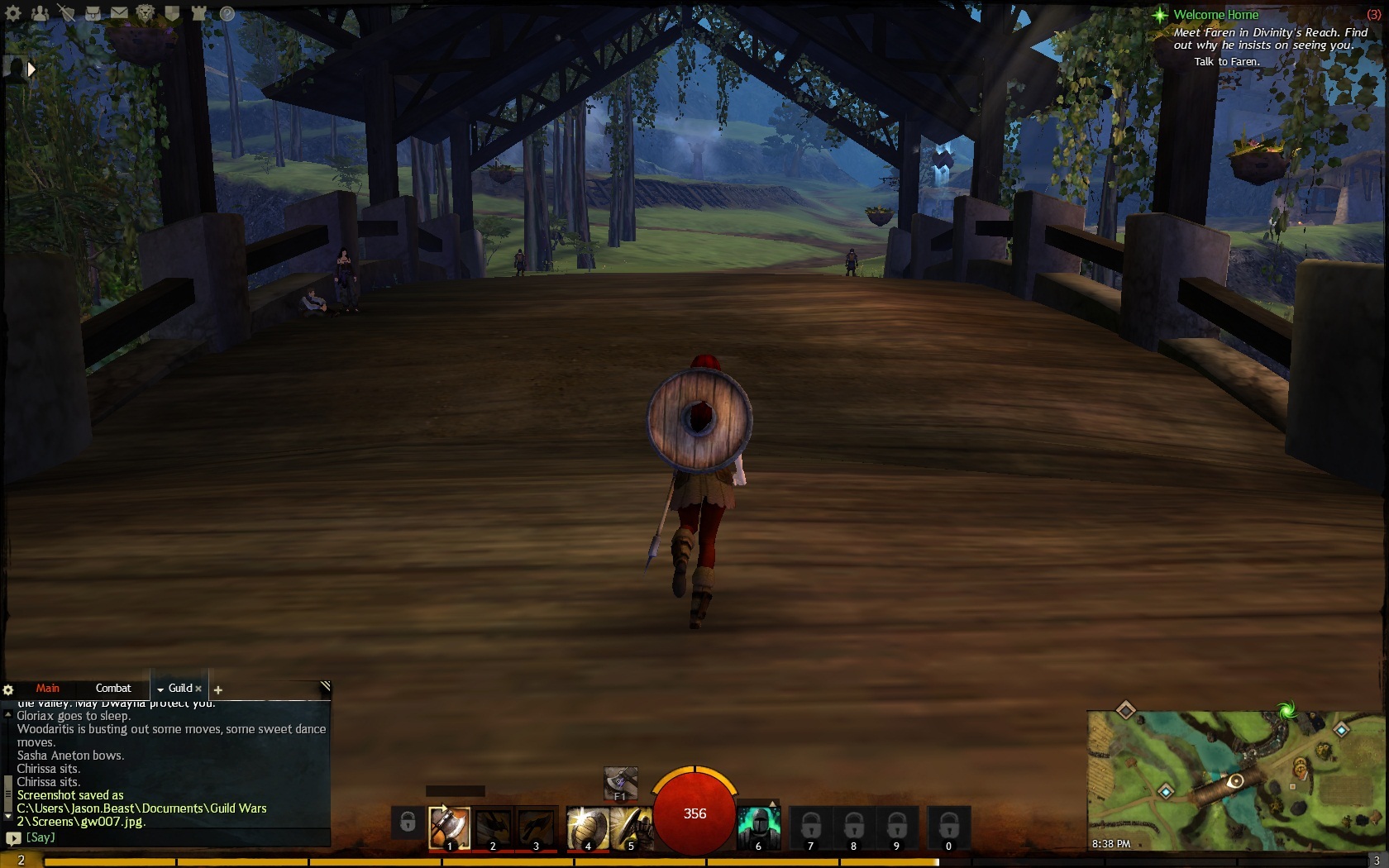This screenshot has width=1389, height=868.
Task: Use the shield stance skill in slot 5
Action: tap(632, 827)
